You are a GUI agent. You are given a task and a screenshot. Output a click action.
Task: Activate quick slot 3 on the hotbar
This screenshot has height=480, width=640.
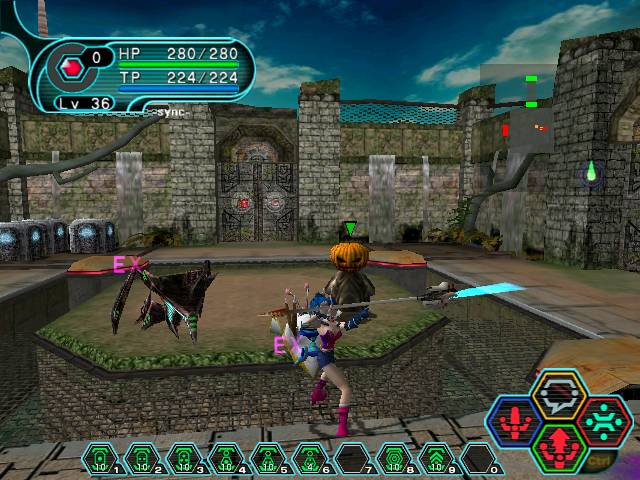pyautogui.click(x=182, y=459)
